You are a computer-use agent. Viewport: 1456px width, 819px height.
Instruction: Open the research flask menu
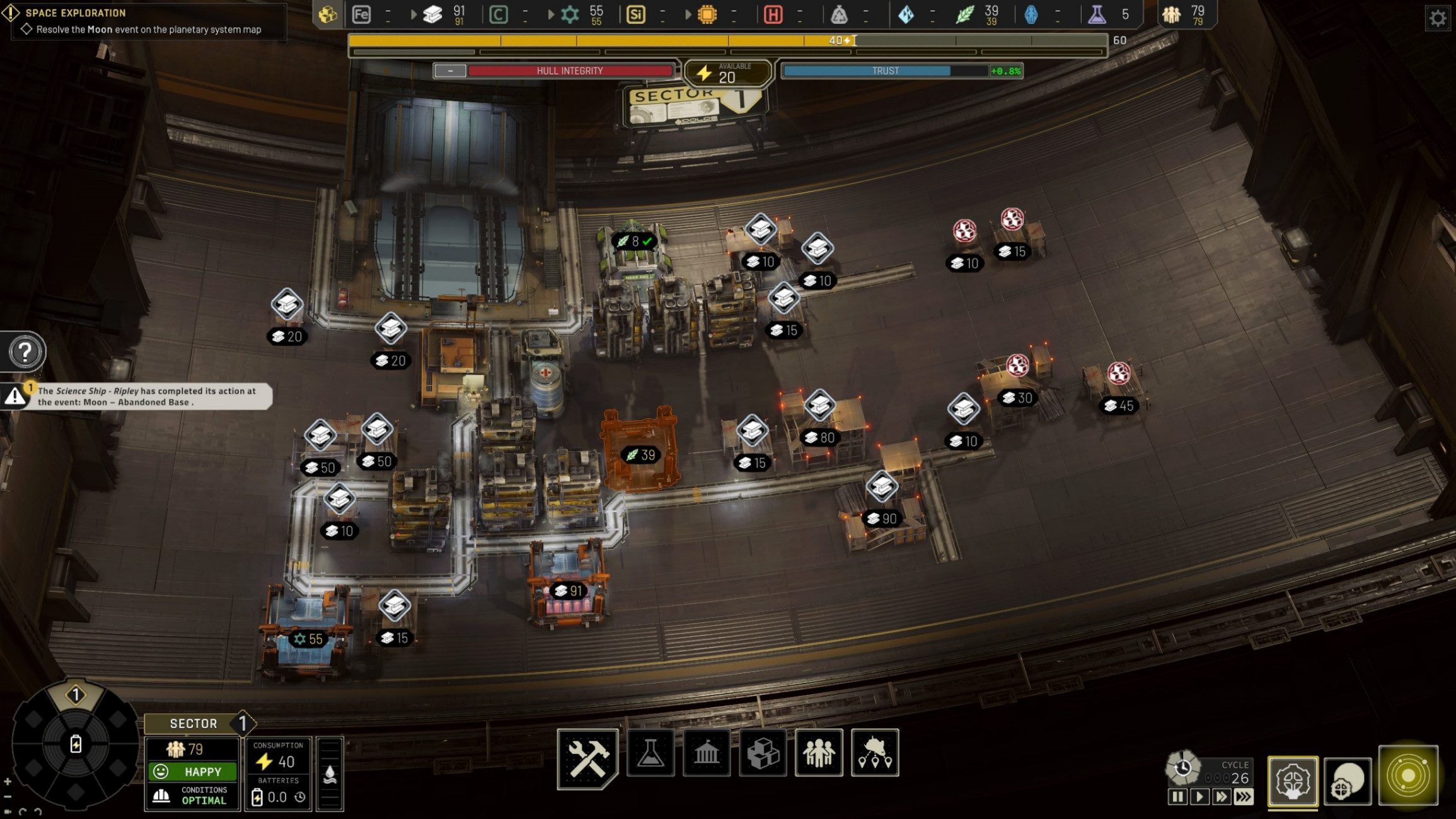[650, 753]
